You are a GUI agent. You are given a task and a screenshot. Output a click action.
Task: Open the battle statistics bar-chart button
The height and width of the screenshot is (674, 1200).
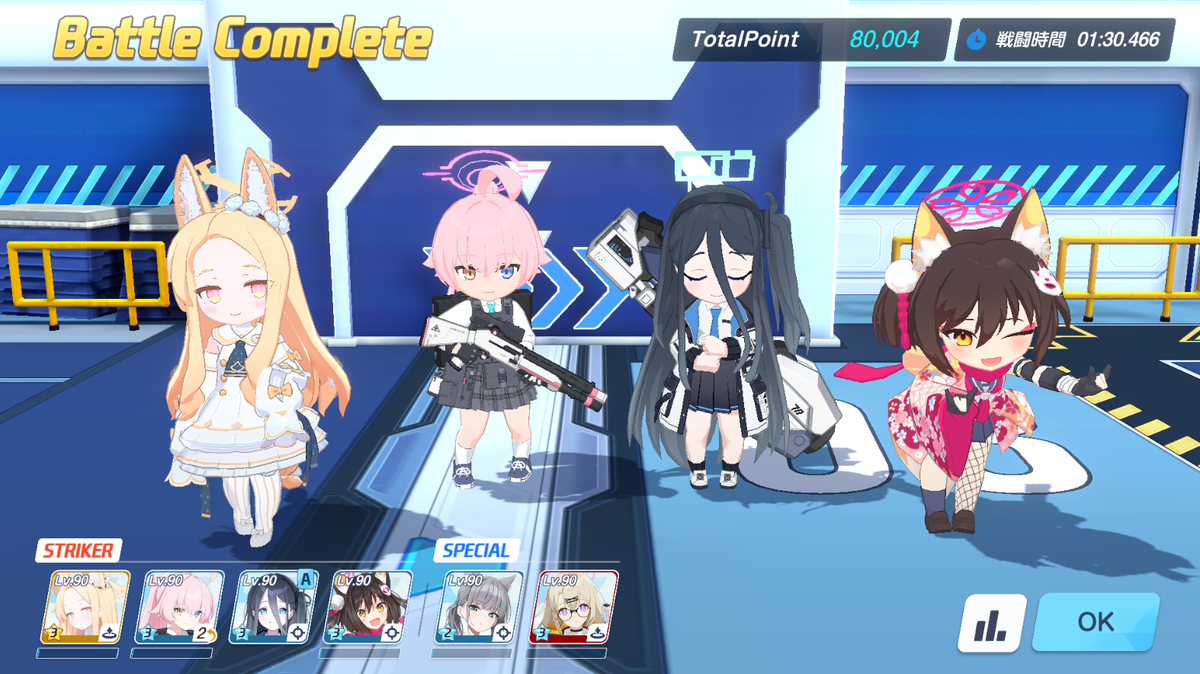click(x=992, y=623)
